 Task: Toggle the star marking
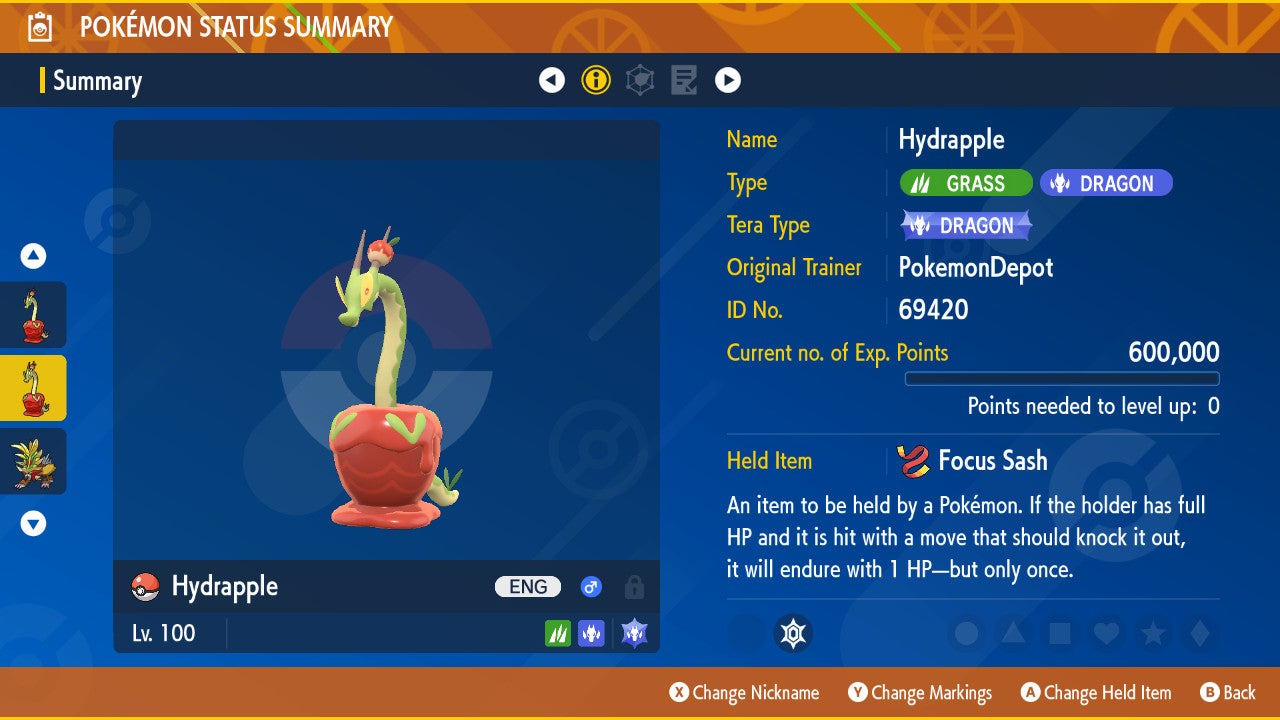coord(1153,633)
